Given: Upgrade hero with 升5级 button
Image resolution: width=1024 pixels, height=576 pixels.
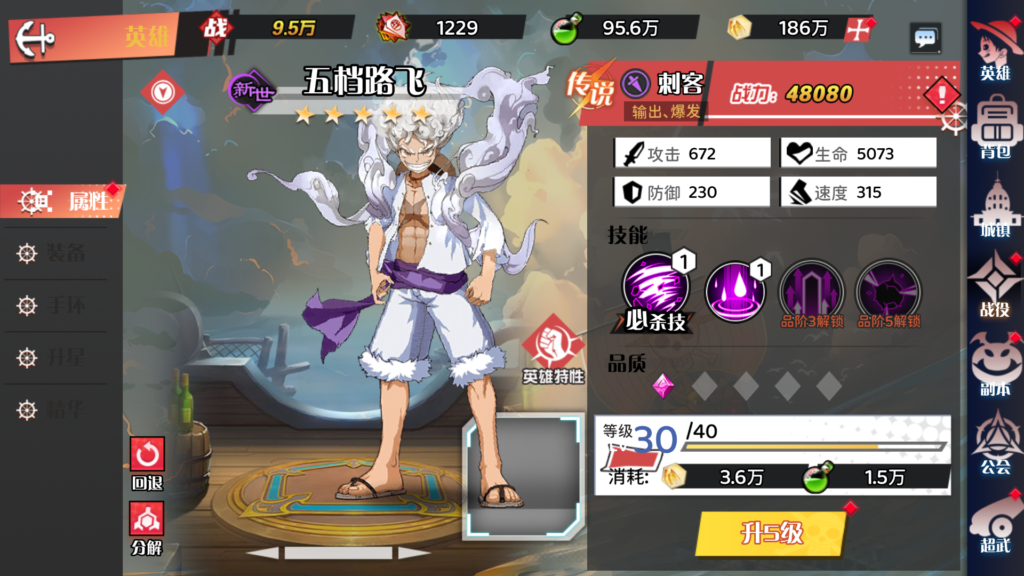Looking at the screenshot, I should tap(771, 533).
